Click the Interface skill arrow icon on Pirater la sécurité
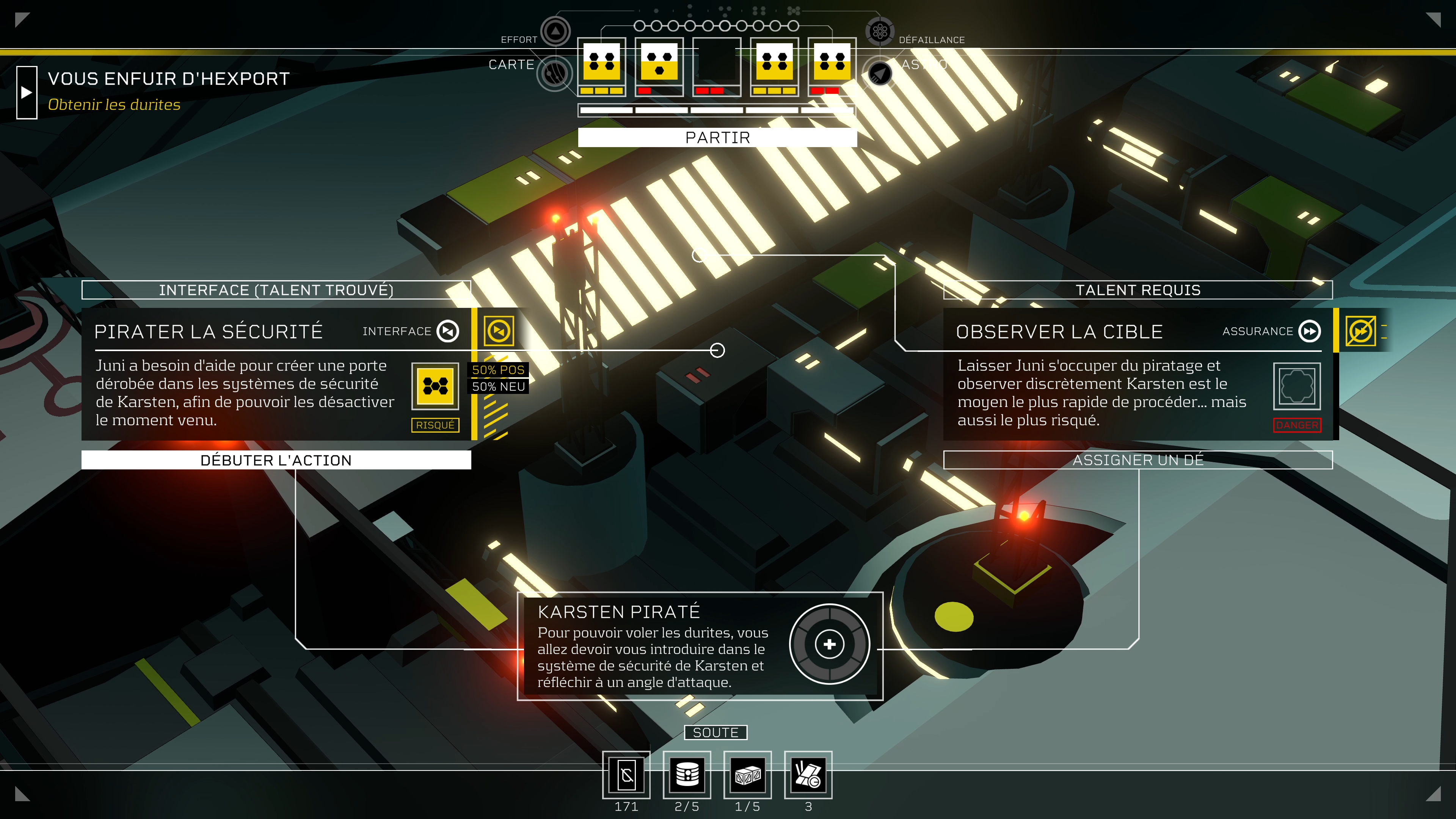The width and height of the screenshot is (1456, 819). [448, 331]
